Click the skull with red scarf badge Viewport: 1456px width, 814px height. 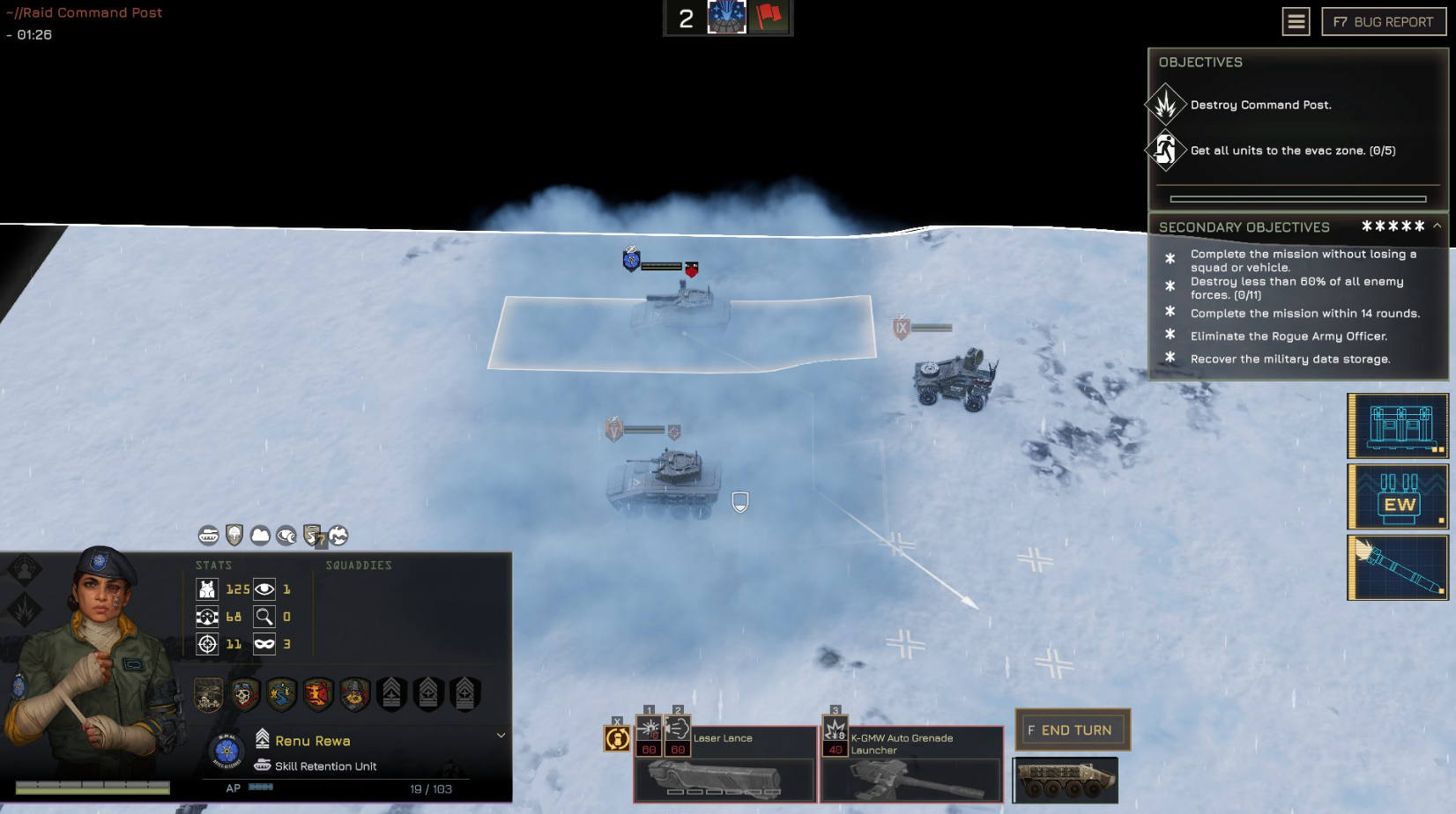coord(245,694)
